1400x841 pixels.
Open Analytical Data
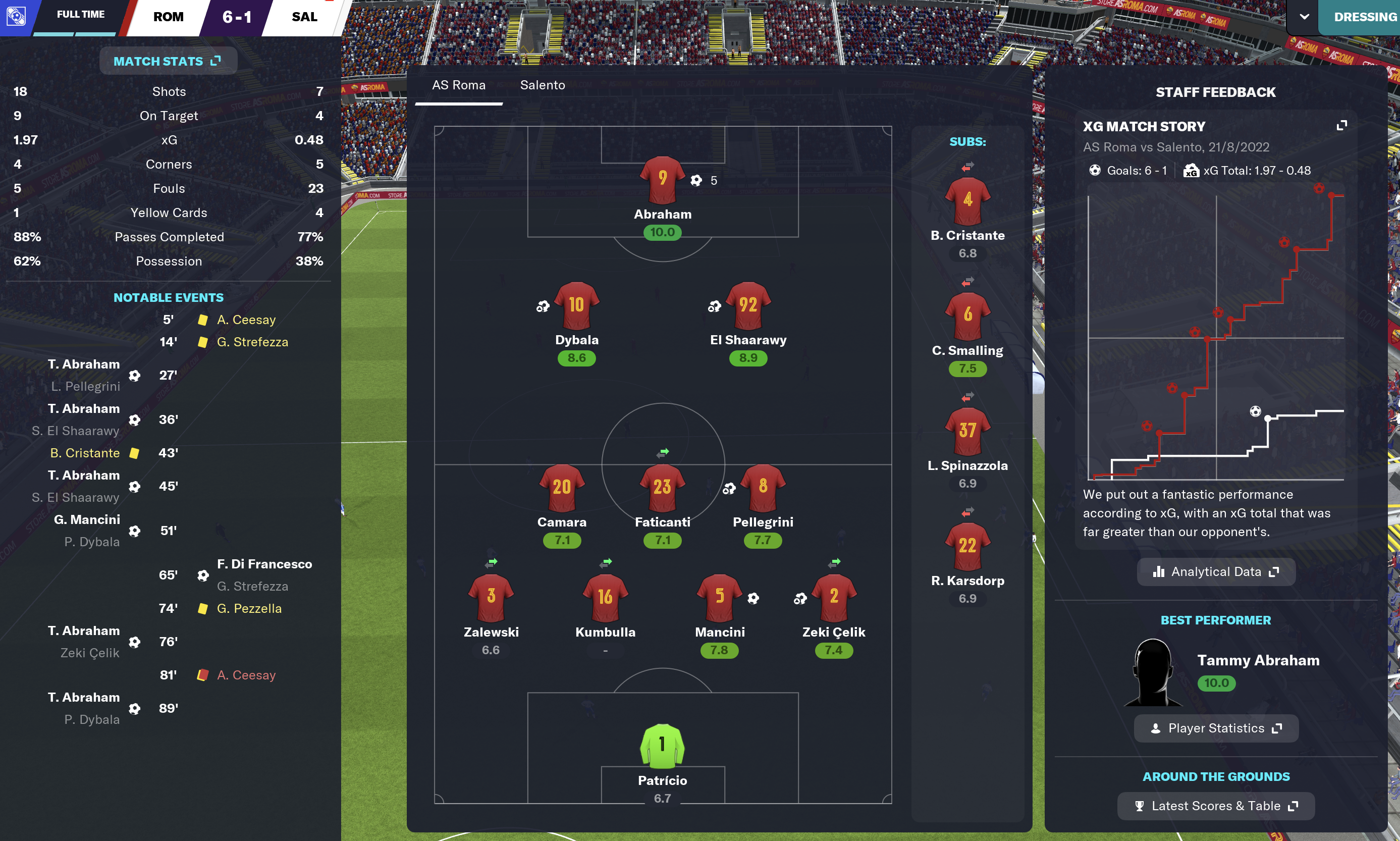(1215, 572)
